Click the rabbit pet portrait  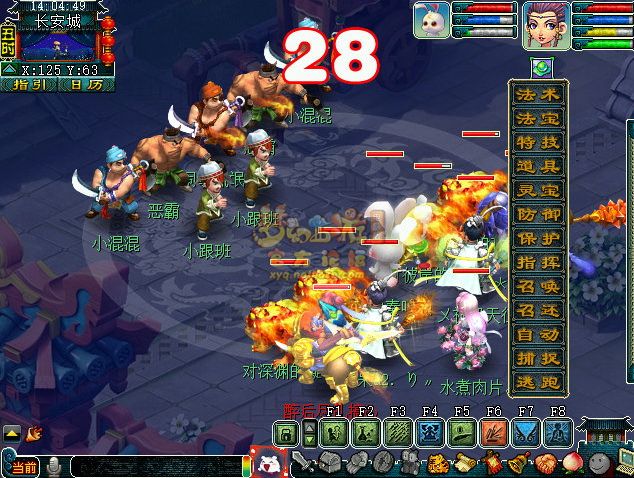[431, 19]
